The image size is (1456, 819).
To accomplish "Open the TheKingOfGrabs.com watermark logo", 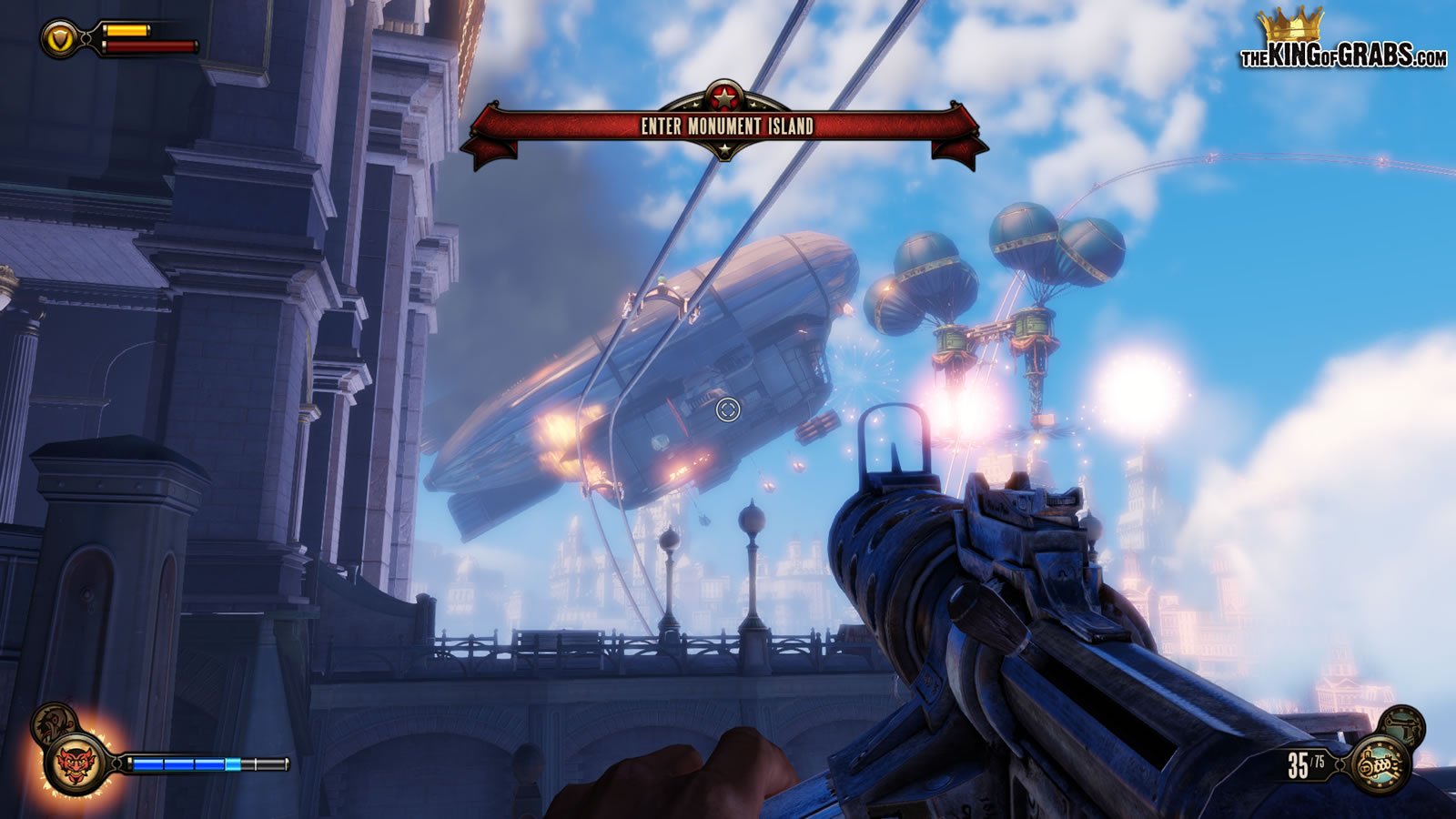I will pyautogui.click(x=1342, y=41).
